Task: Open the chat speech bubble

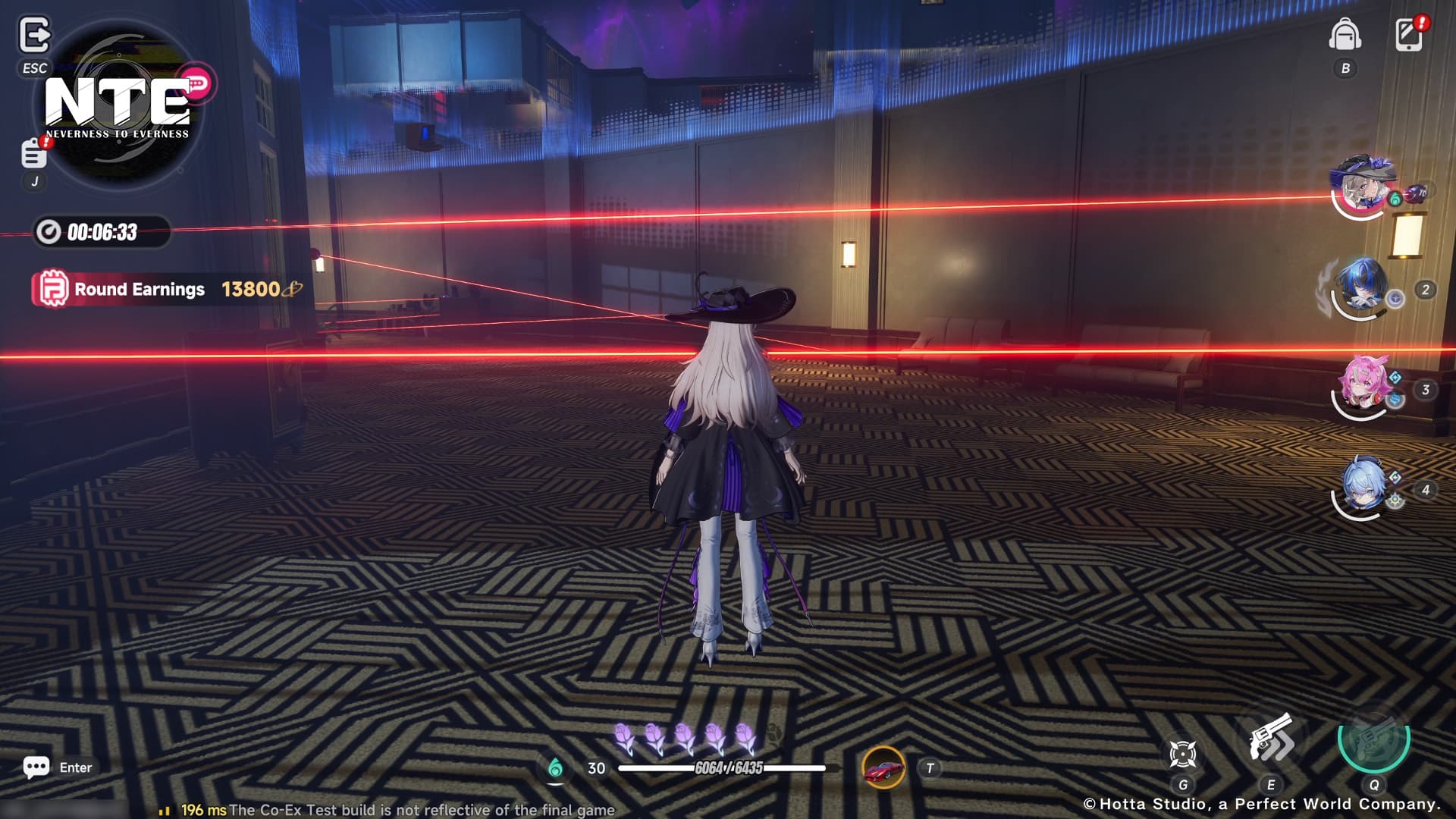Action: (36, 767)
